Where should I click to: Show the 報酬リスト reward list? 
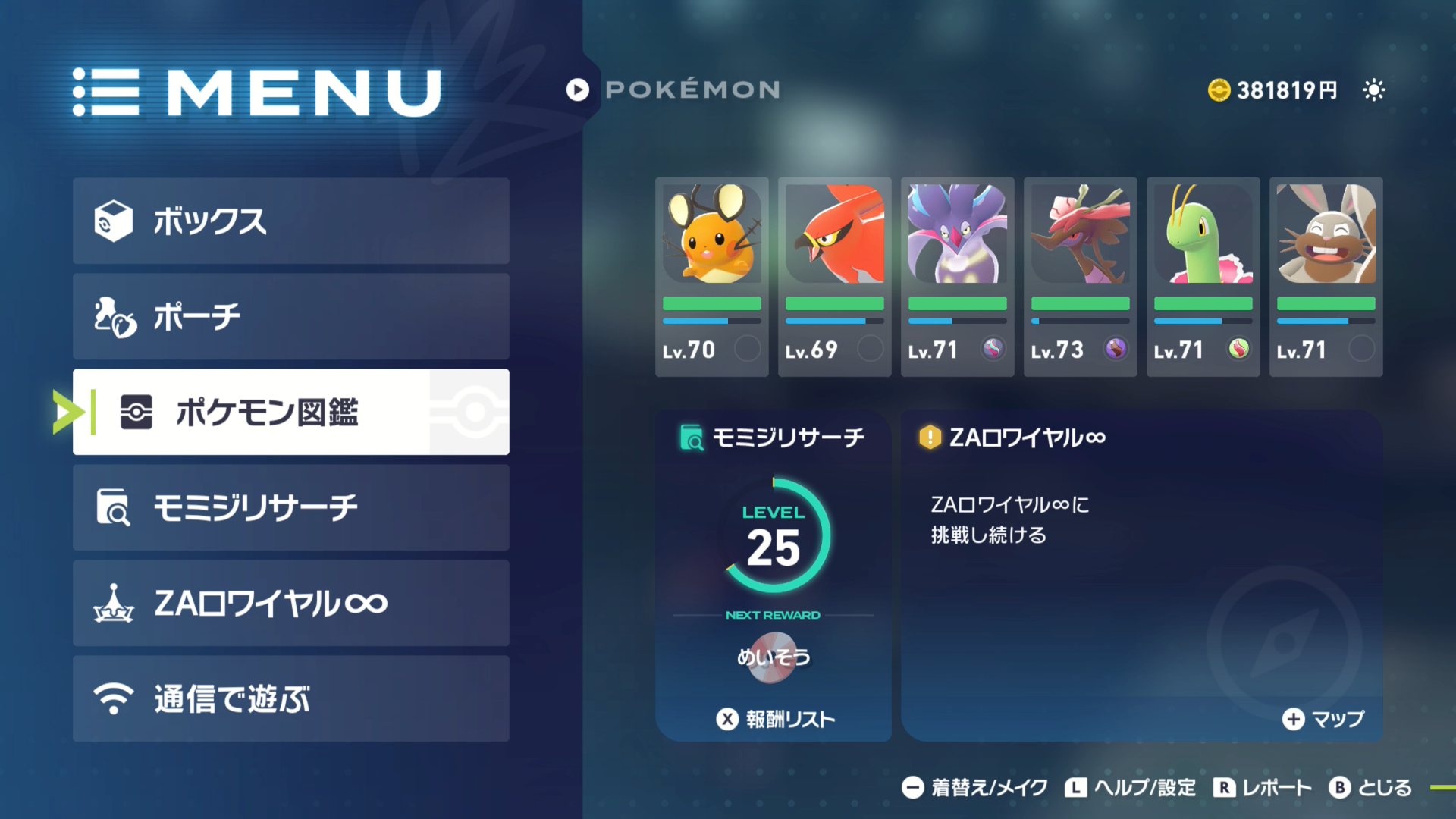pyautogui.click(x=777, y=719)
